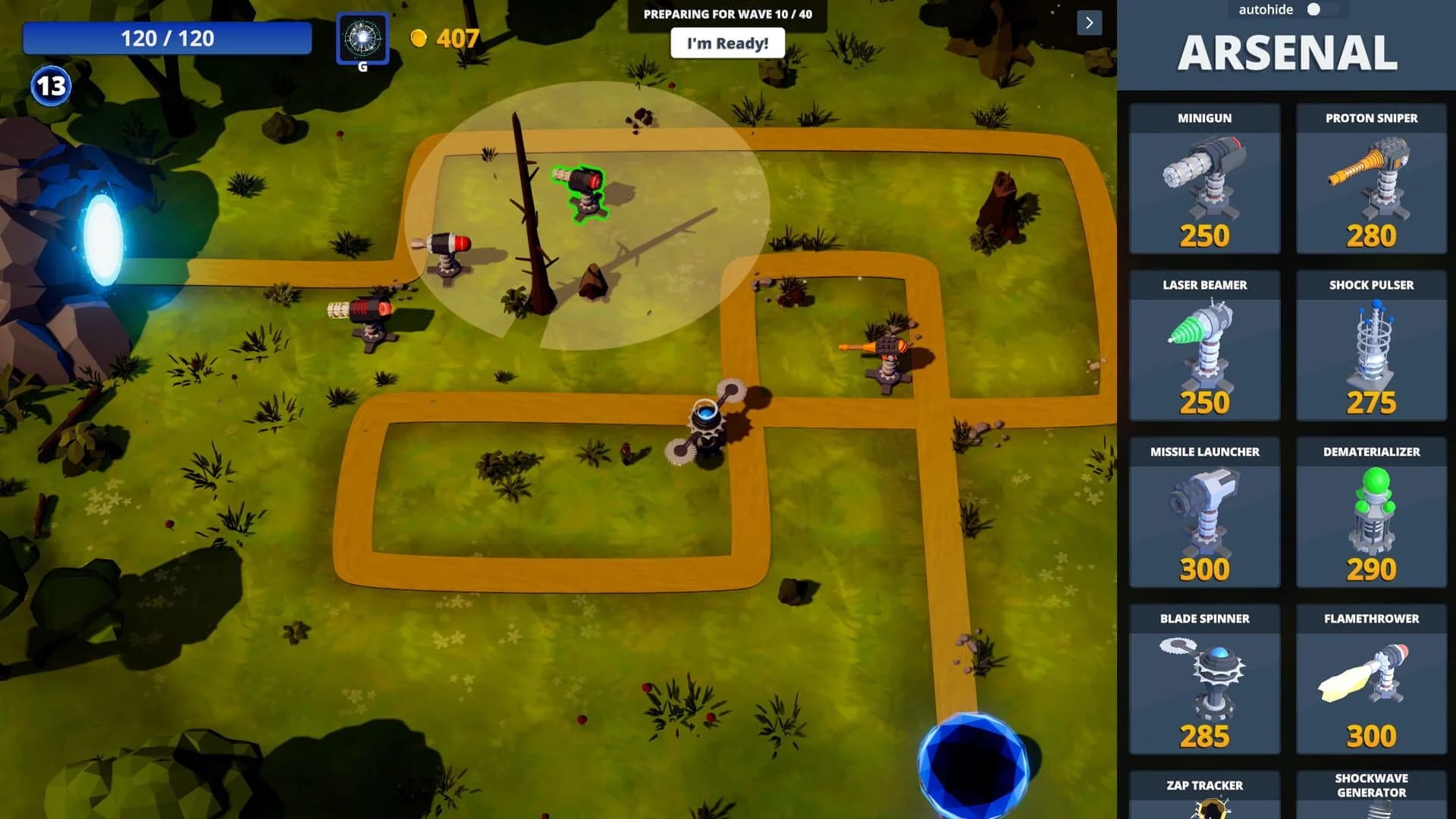
Task: Choose the Laser Beamer tower
Action: [x=1204, y=349]
